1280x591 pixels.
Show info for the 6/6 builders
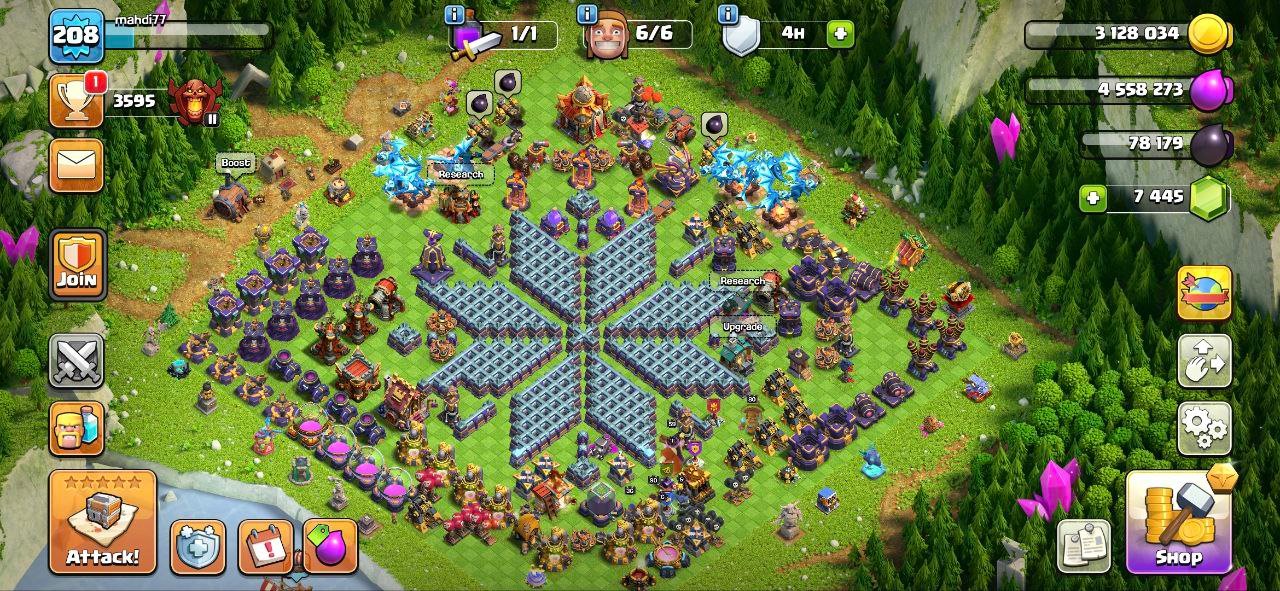pos(588,15)
